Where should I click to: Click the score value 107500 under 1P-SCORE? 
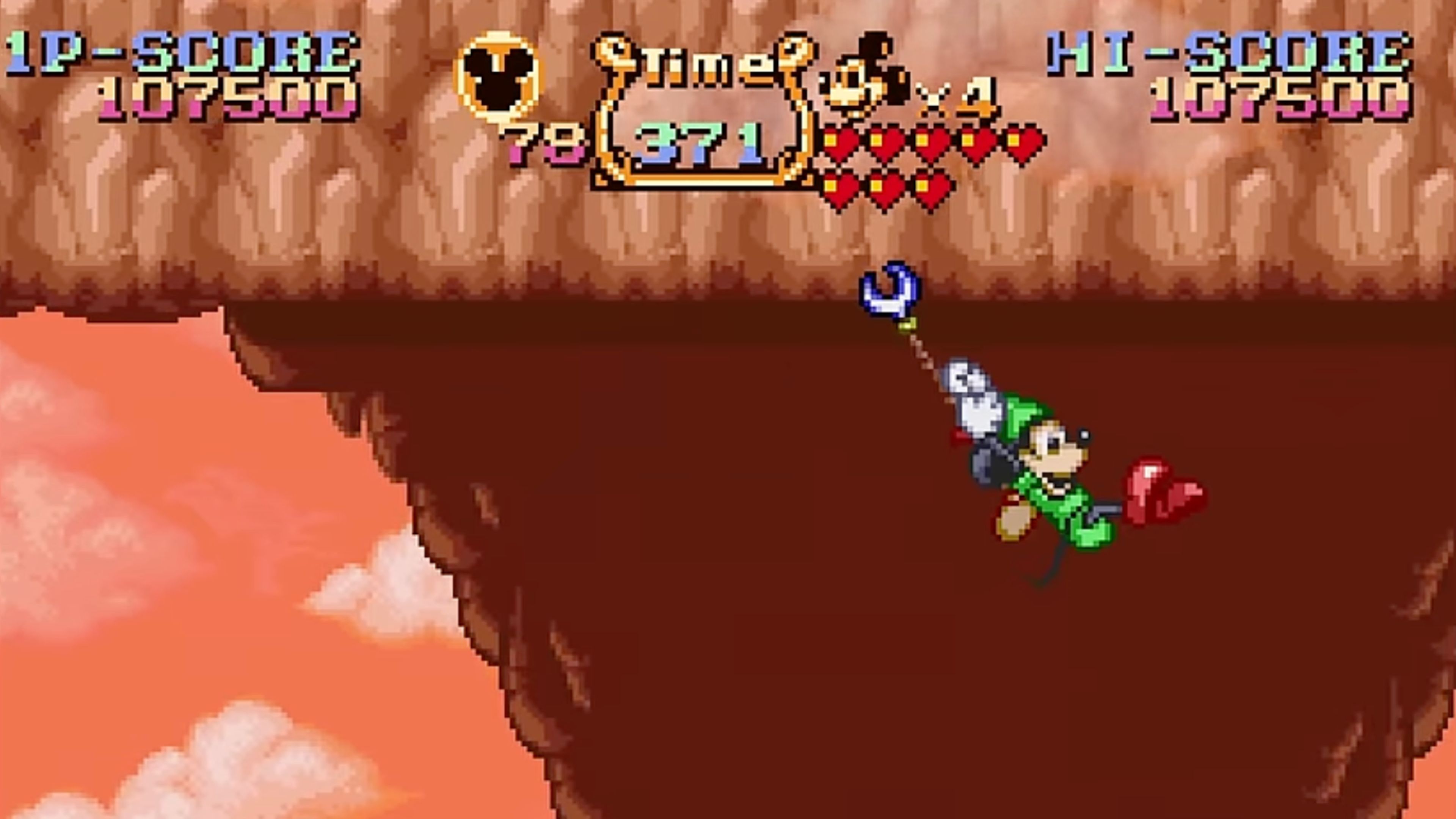click(x=226, y=102)
